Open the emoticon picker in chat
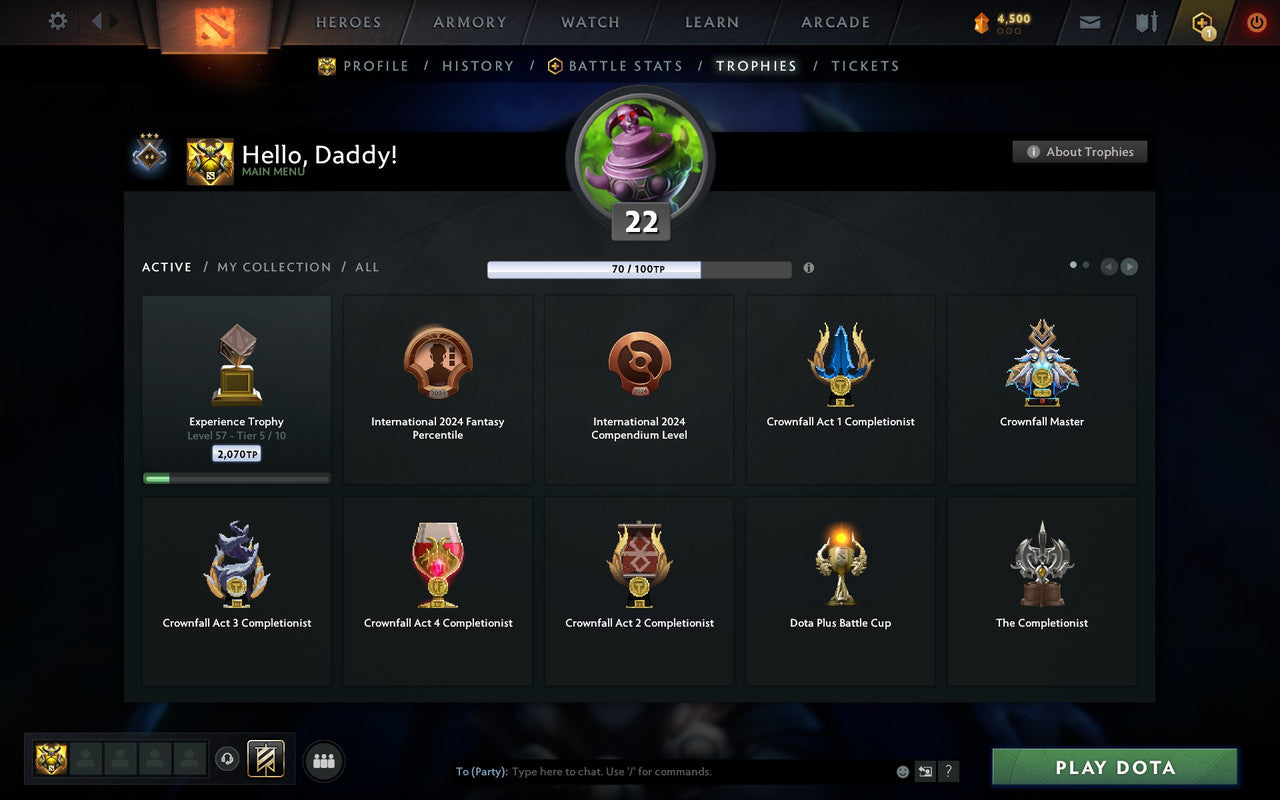1280x800 pixels. pyautogui.click(x=901, y=771)
